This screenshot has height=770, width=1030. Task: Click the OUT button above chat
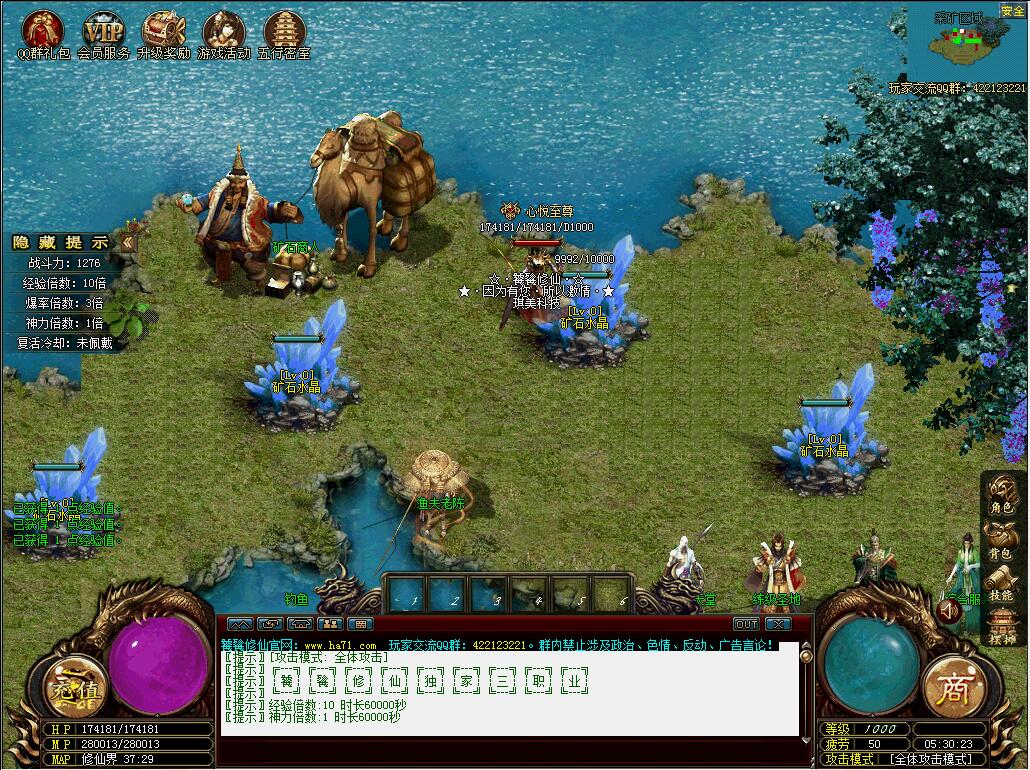point(746,624)
